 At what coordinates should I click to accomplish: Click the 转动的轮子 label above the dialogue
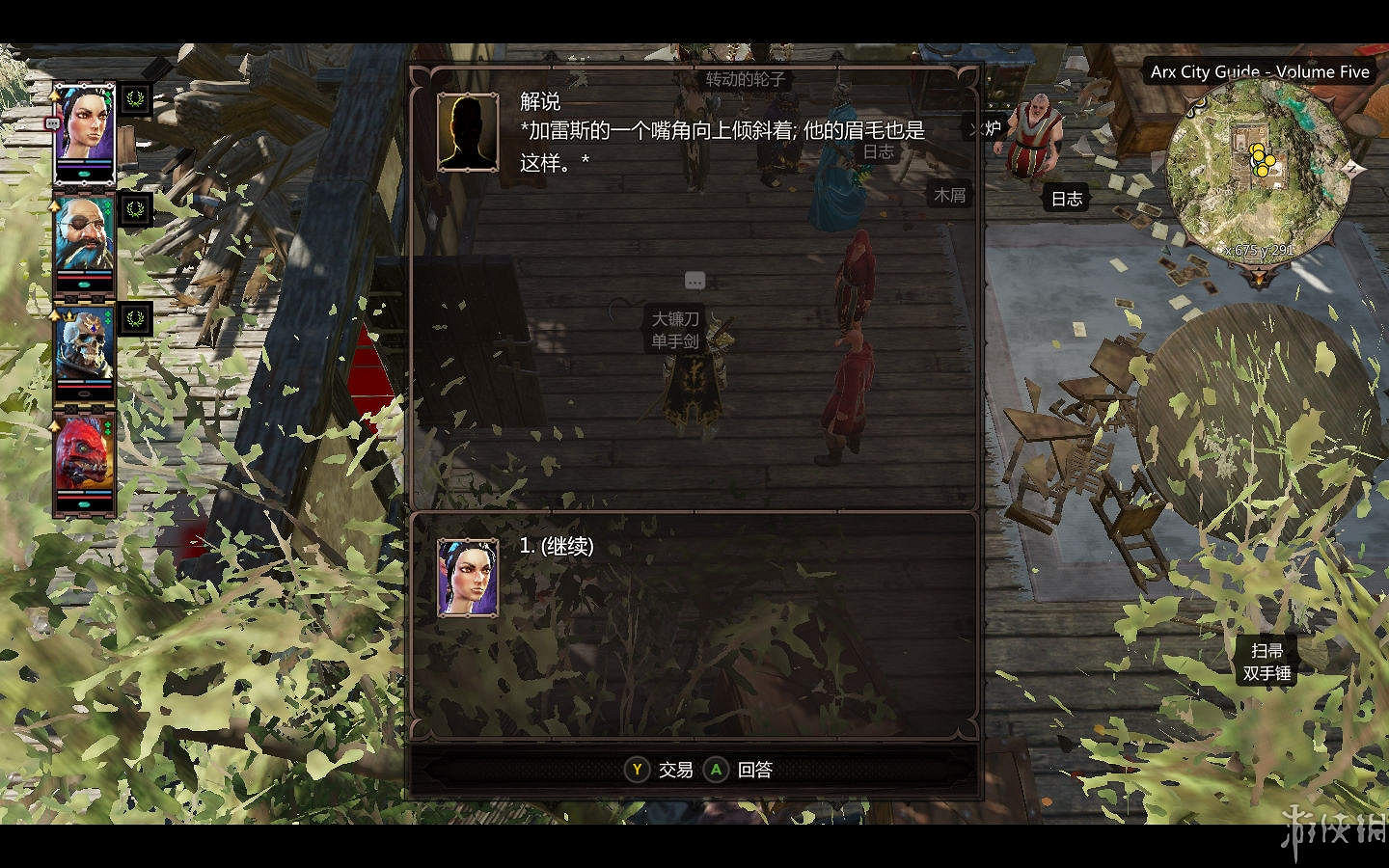(744, 80)
